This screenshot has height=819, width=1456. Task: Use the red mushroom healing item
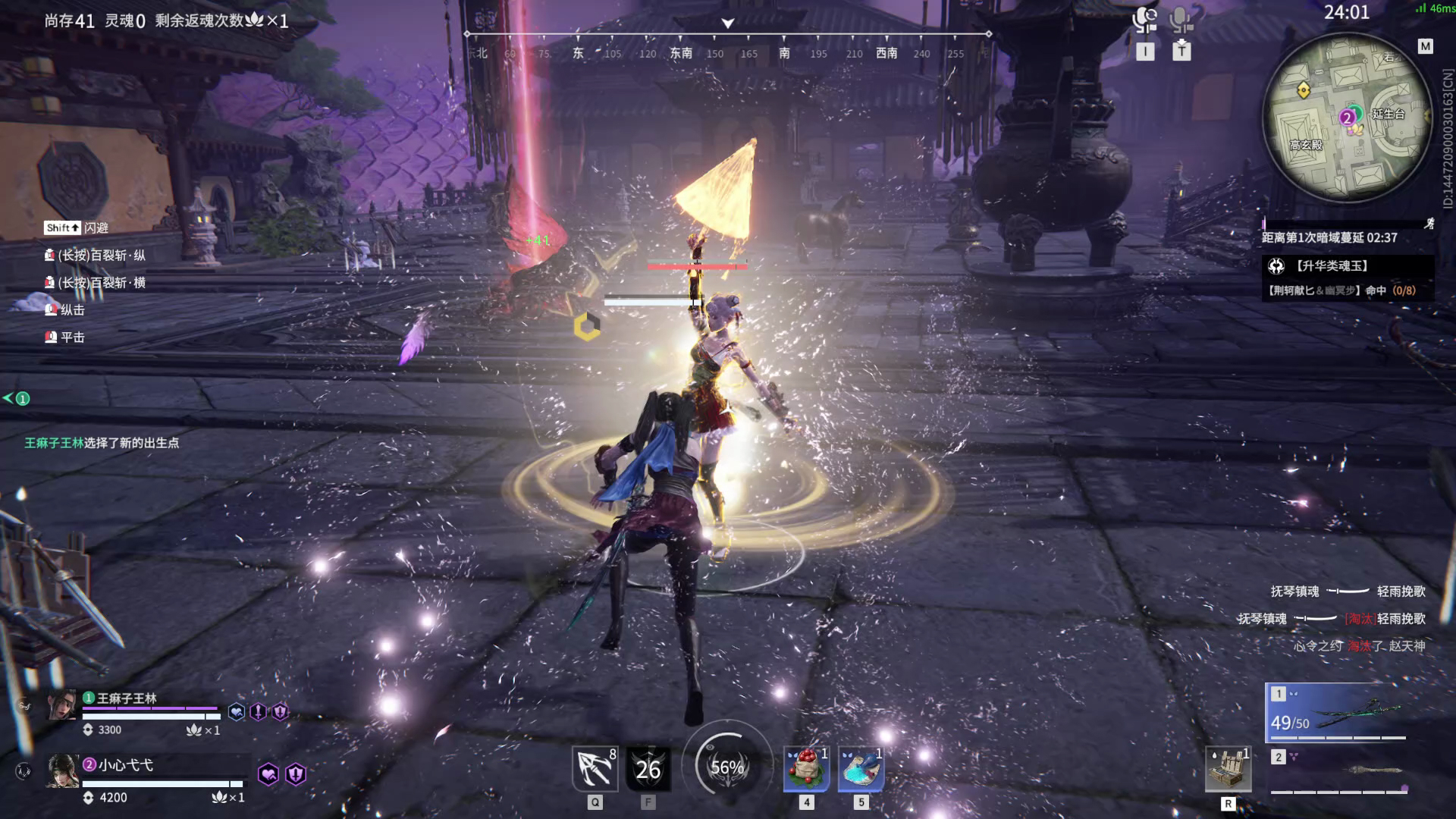[x=806, y=769]
